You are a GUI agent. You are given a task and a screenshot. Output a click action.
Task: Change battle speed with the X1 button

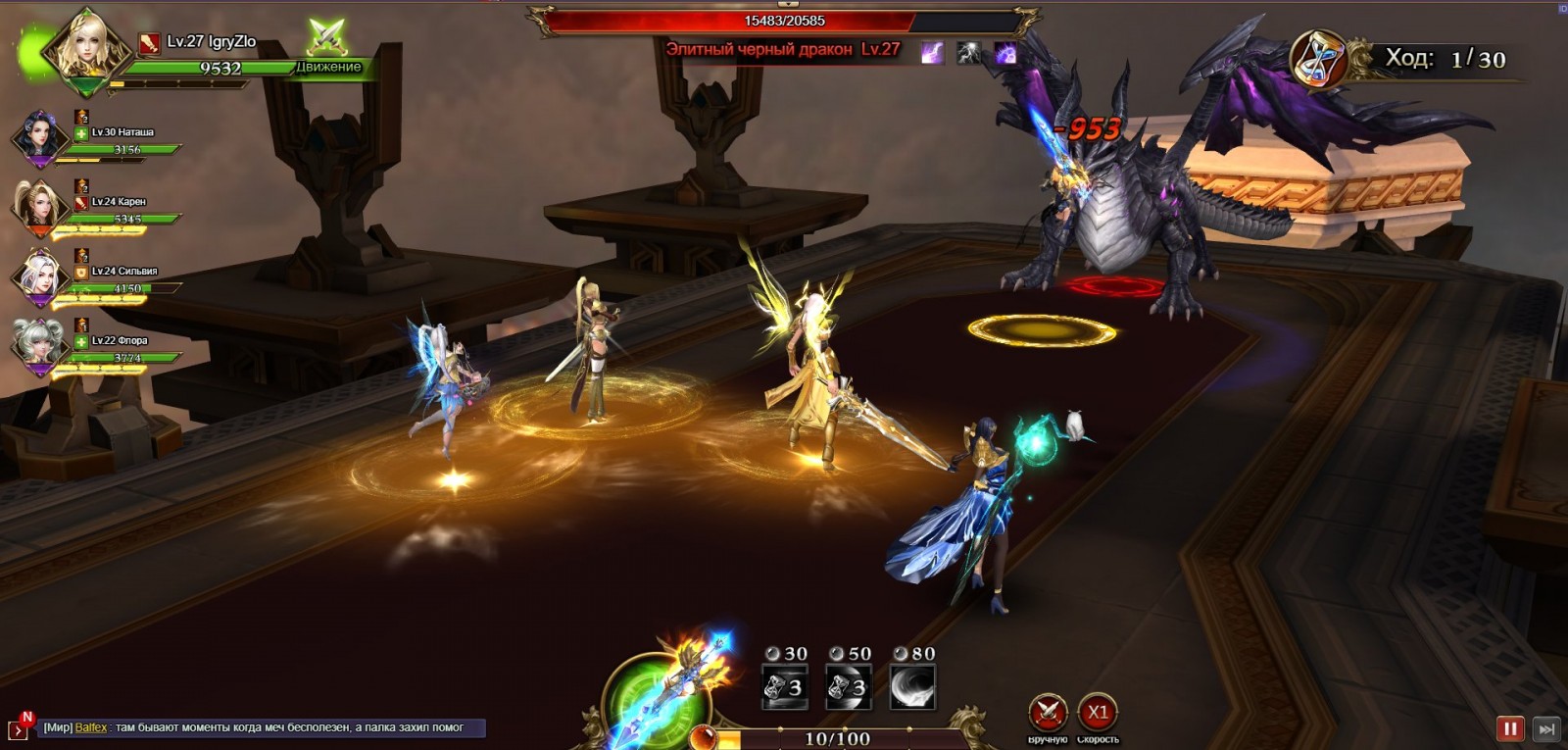pos(1098,713)
